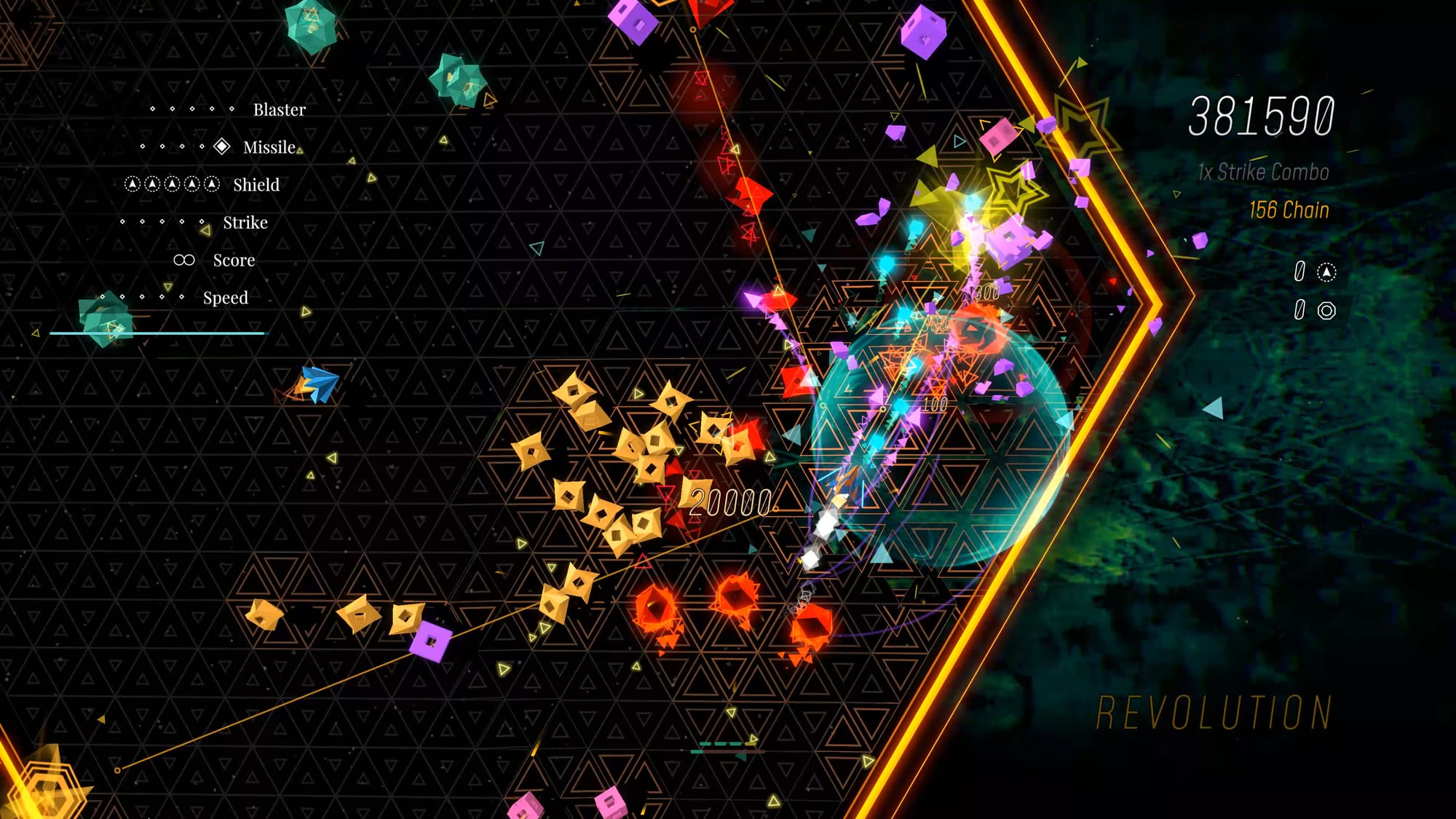The height and width of the screenshot is (819, 1456).
Task: Select the Missile upgrade label
Action: (x=269, y=148)
